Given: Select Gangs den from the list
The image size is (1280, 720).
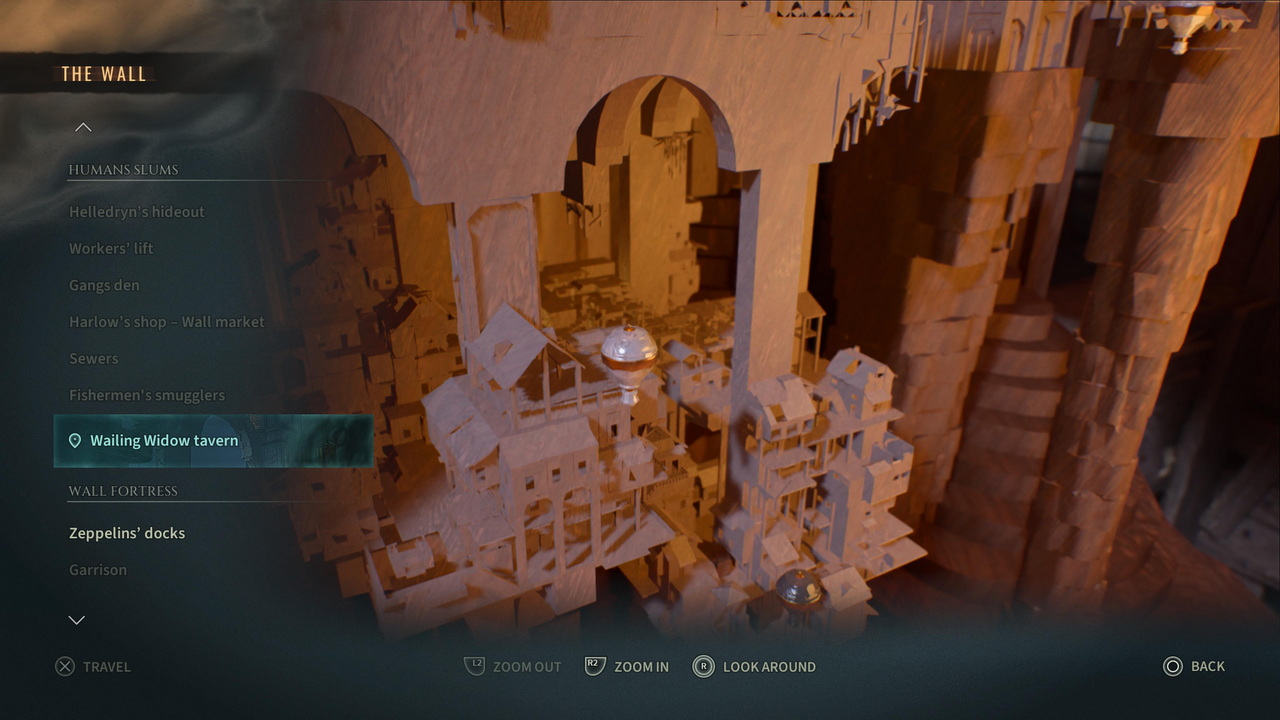Looking at the screenshot, I should pyautogui.click(x=104, y=286).
